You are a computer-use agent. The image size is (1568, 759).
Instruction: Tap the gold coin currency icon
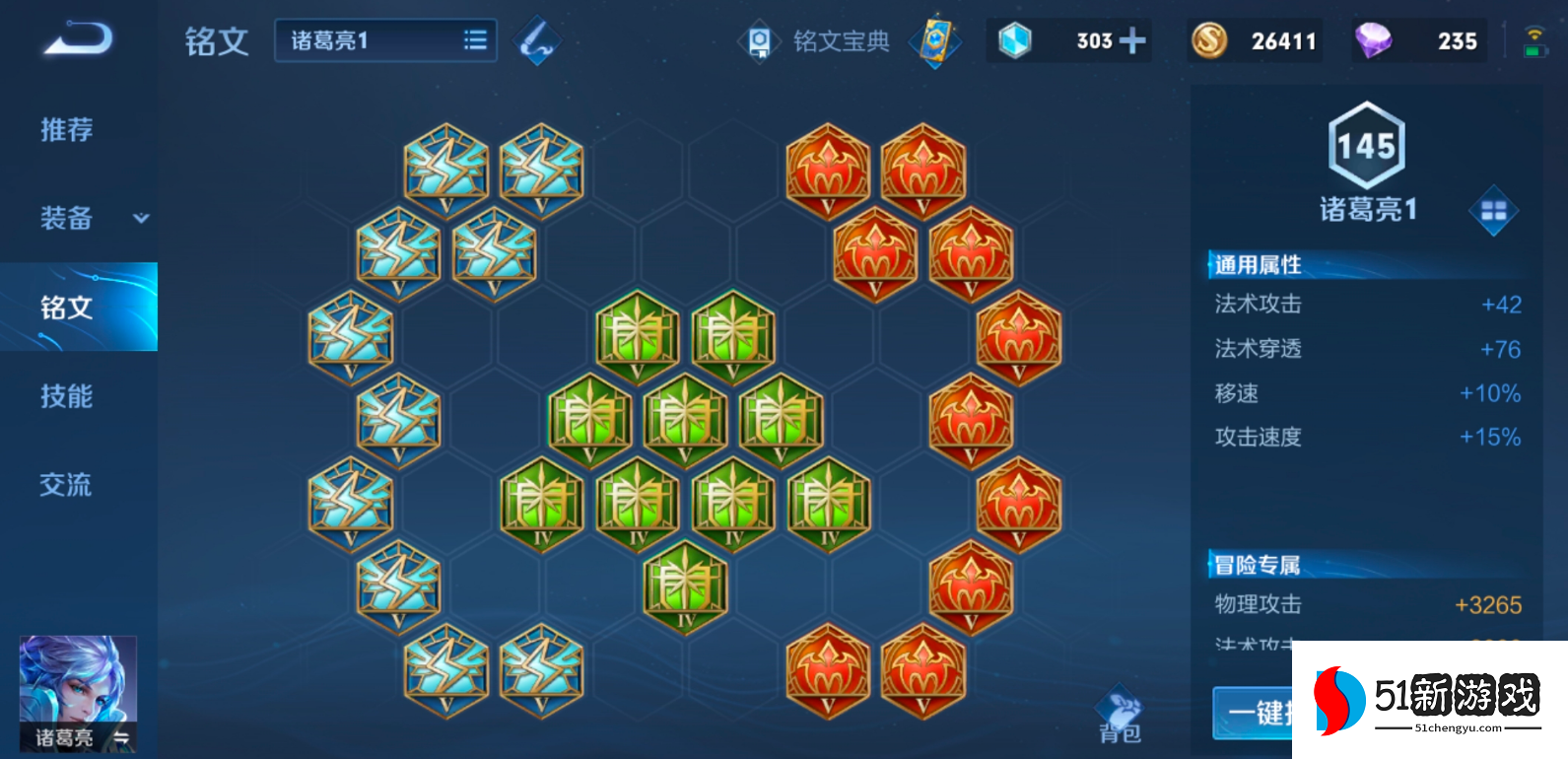pos(1209,40)
